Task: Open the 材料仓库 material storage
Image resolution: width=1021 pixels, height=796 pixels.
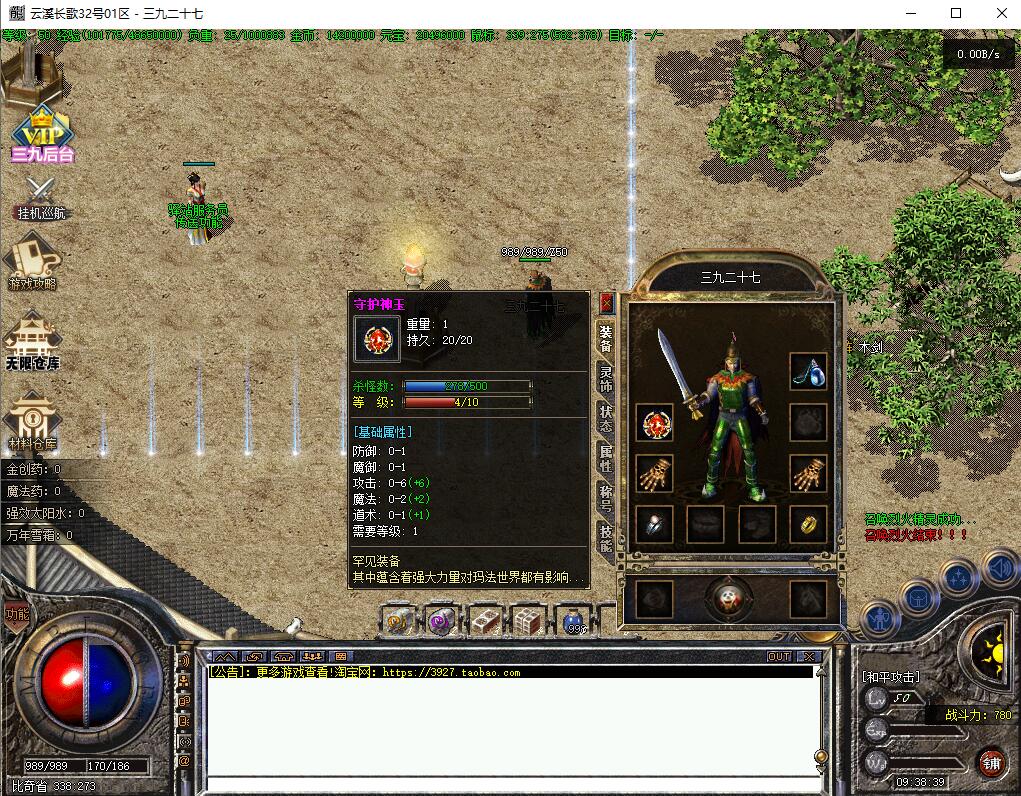Action: click(33, 420)
